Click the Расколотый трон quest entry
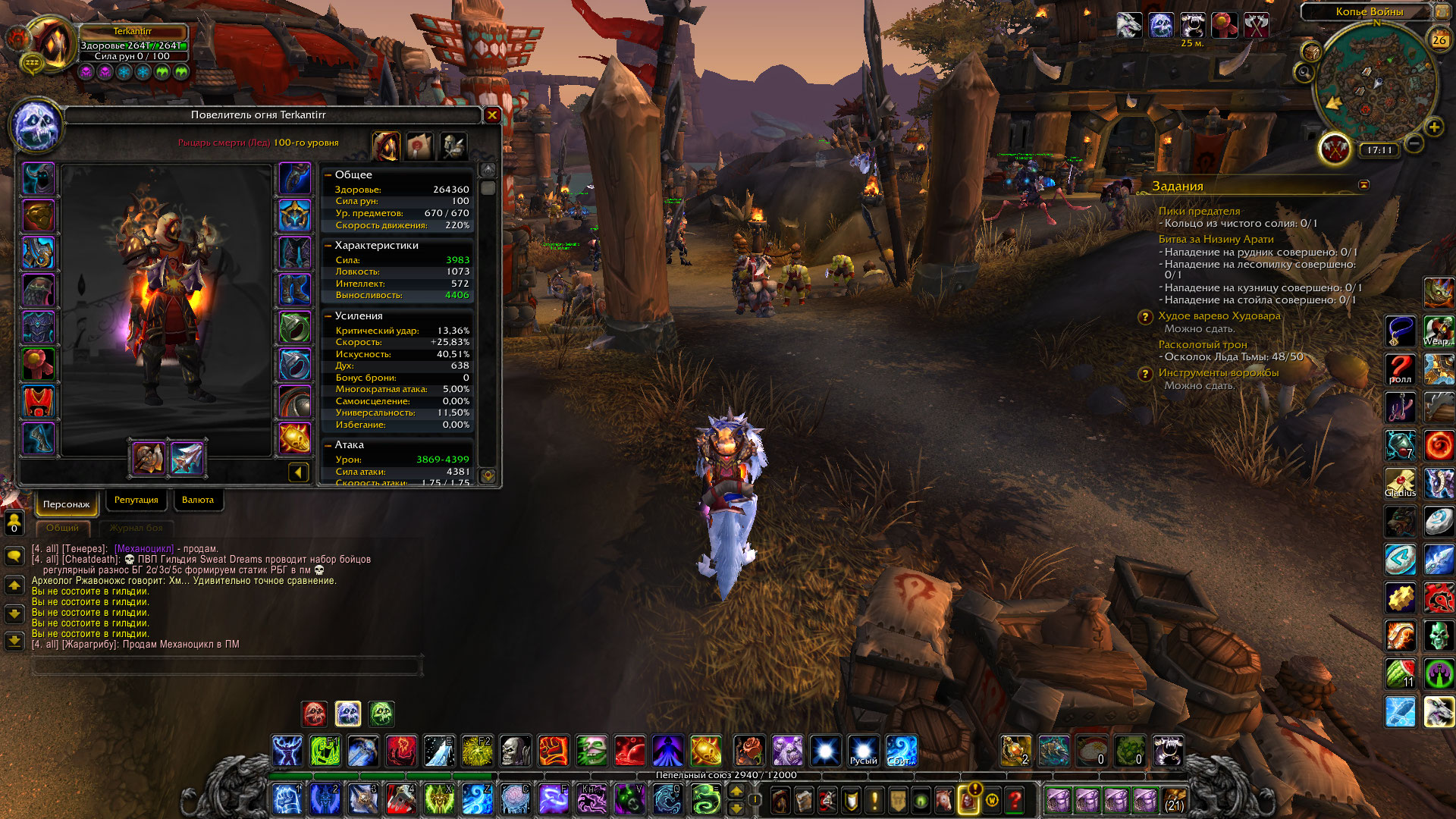The width and height of the screenshot is (1456, 819). (x=1202, y=345)
